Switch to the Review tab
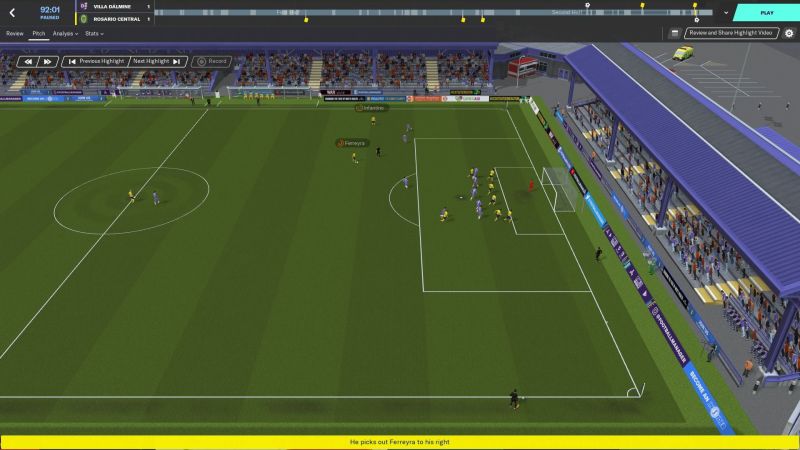 [x=14, y=33]
